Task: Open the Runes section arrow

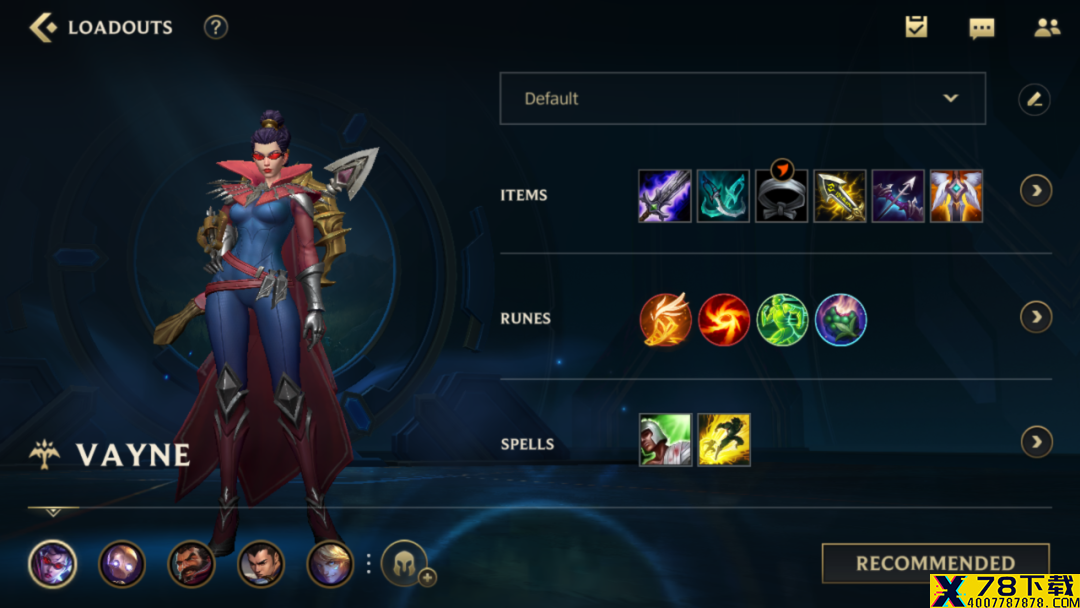Action: tap(1036, 317)
